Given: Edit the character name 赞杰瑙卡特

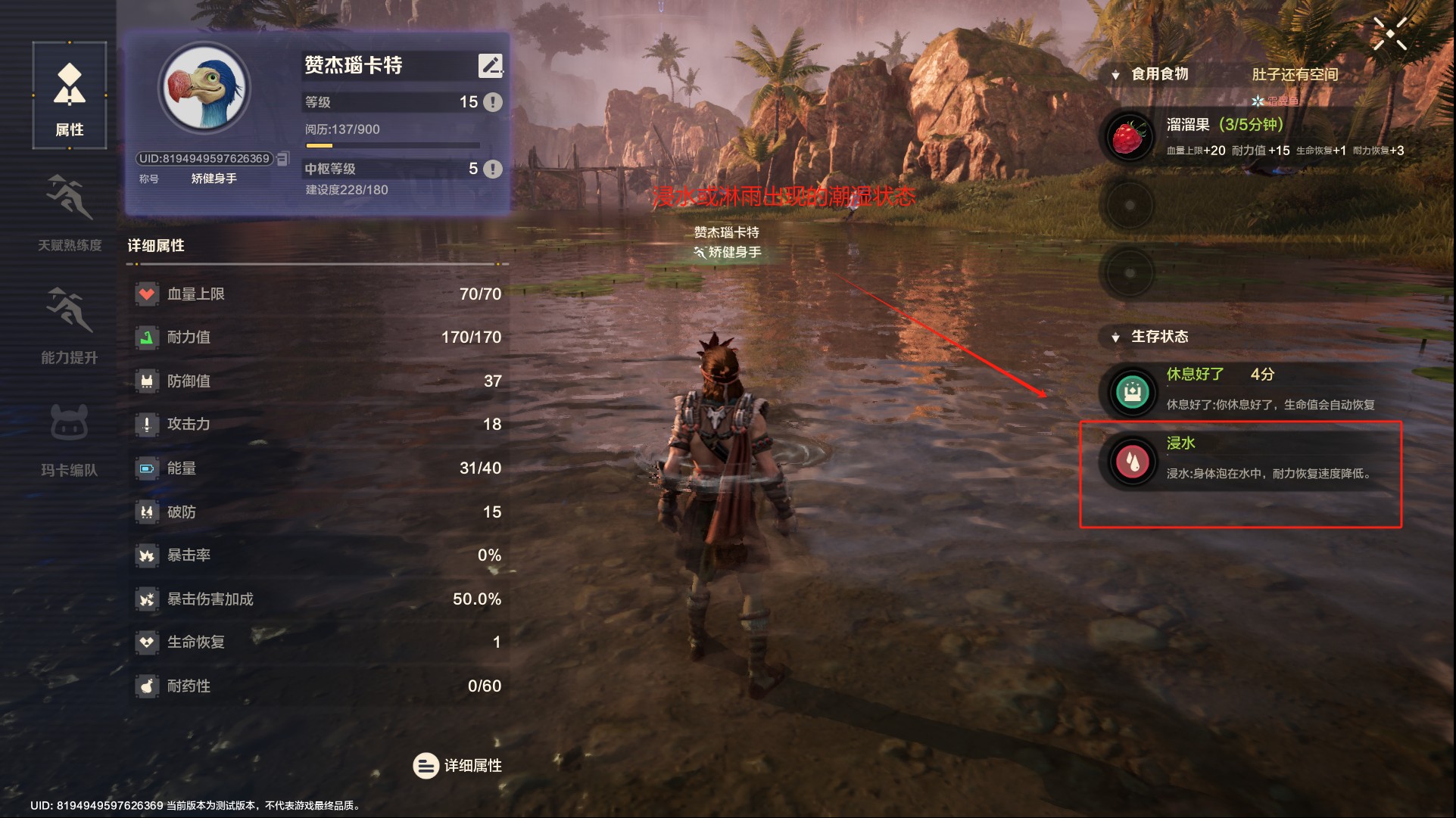Looking at the screenshot, I should [x=490, y=66].
